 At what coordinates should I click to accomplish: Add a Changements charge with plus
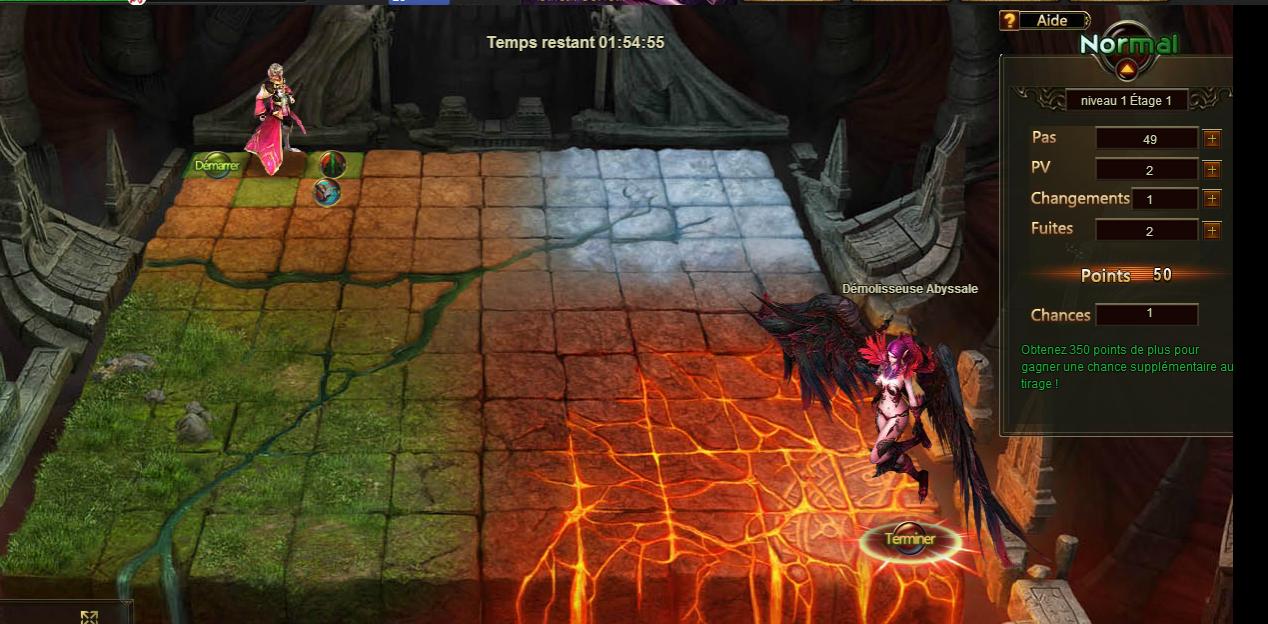pos(1212,199)
